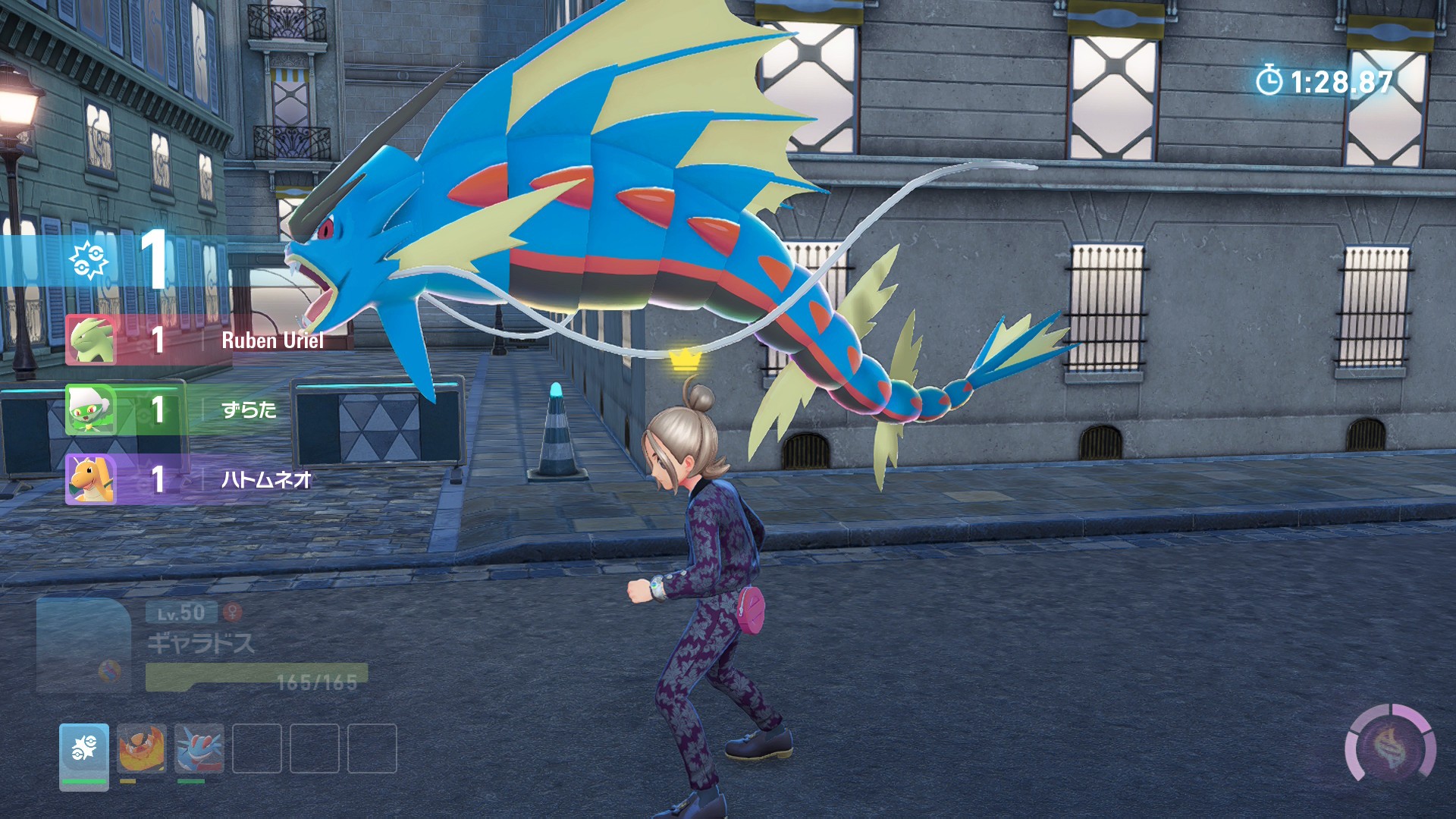
Task: Activate the purple Mega Evolution ring gauge
Action: coord(1390,748)
